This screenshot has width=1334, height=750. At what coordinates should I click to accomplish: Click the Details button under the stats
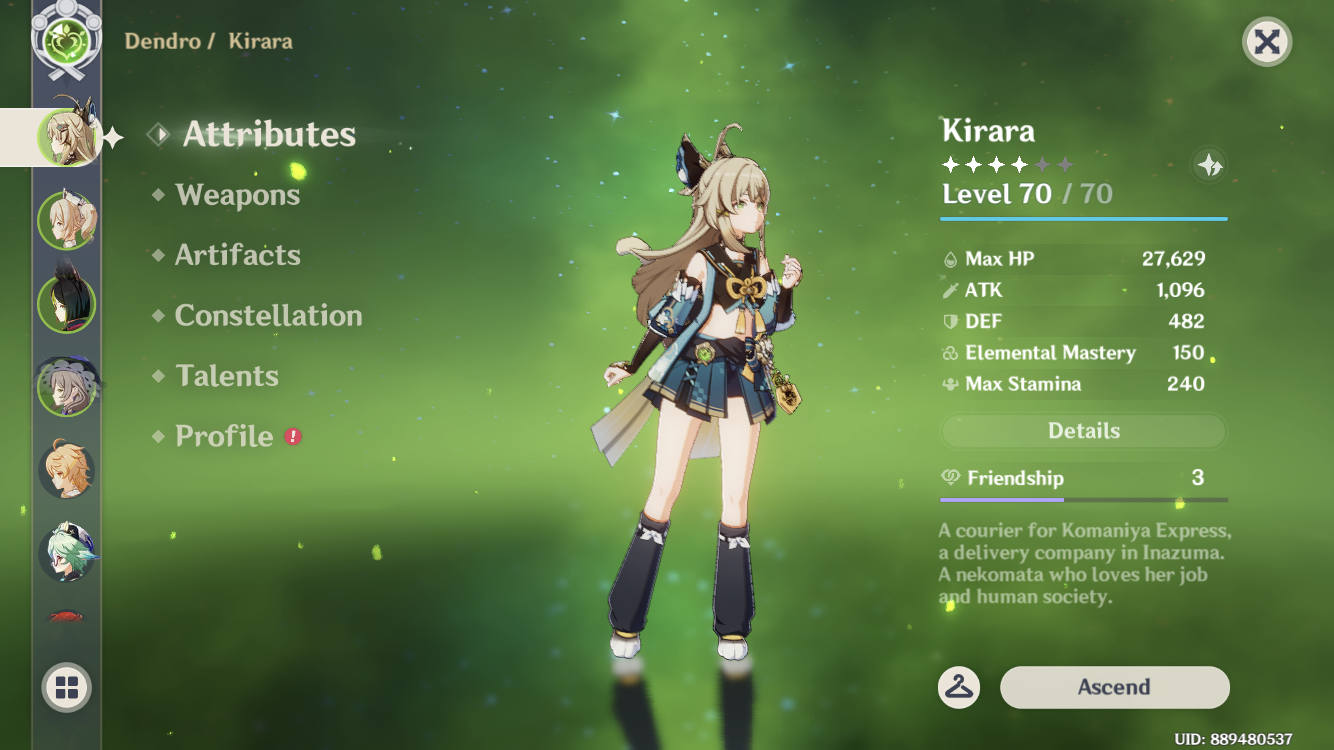point(1083,431)
